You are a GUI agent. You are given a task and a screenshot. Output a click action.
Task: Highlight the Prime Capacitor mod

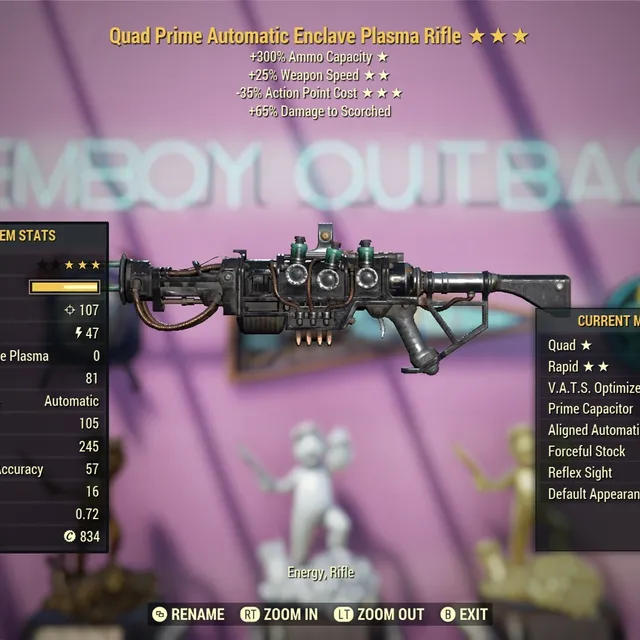pyautogui.click(x=591, y=408)
